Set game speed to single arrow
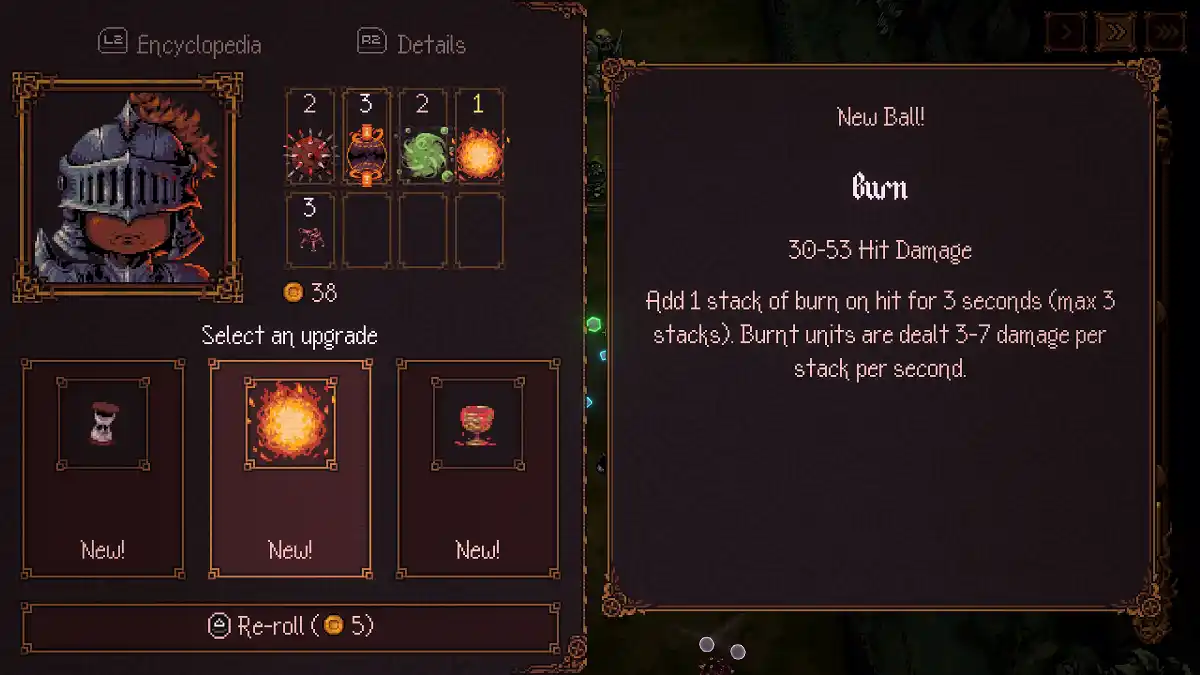1200x675 pixels. pos(1067,32)
